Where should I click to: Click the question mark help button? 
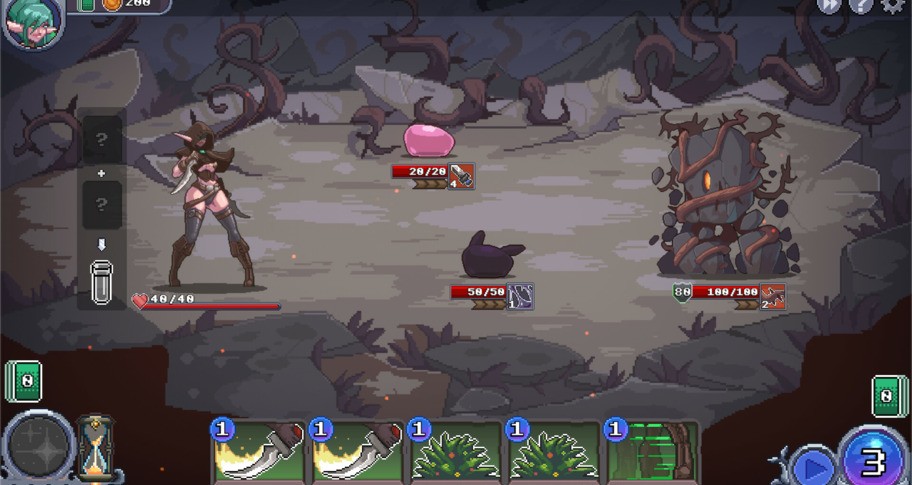pos(861,6)
